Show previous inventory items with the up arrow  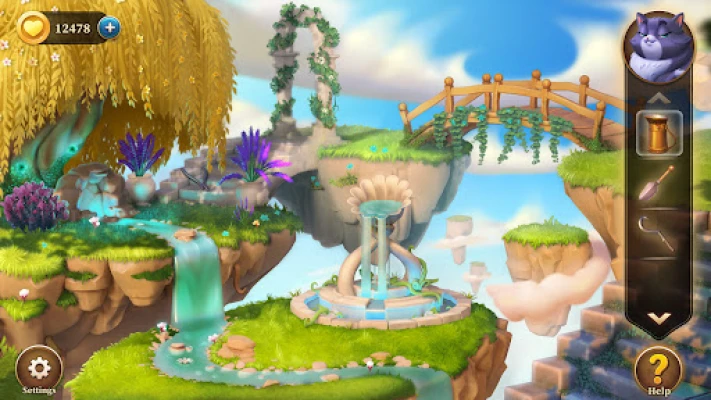[x=658, y=98]
